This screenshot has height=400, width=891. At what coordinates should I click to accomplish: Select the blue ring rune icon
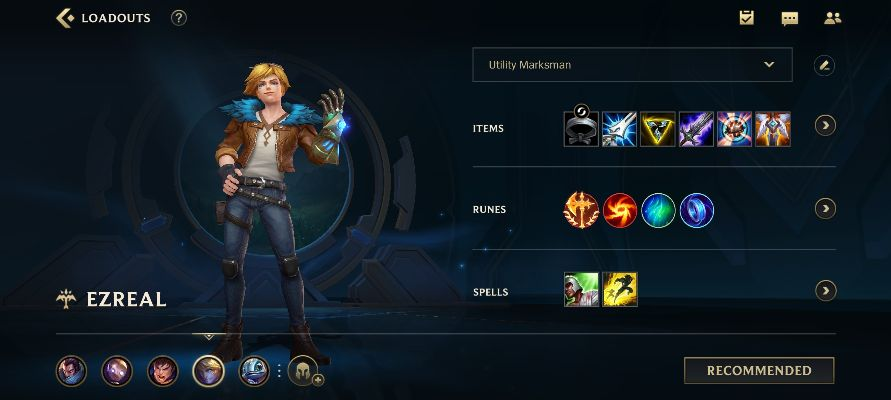pyautogui.click(x=697, y=209)
